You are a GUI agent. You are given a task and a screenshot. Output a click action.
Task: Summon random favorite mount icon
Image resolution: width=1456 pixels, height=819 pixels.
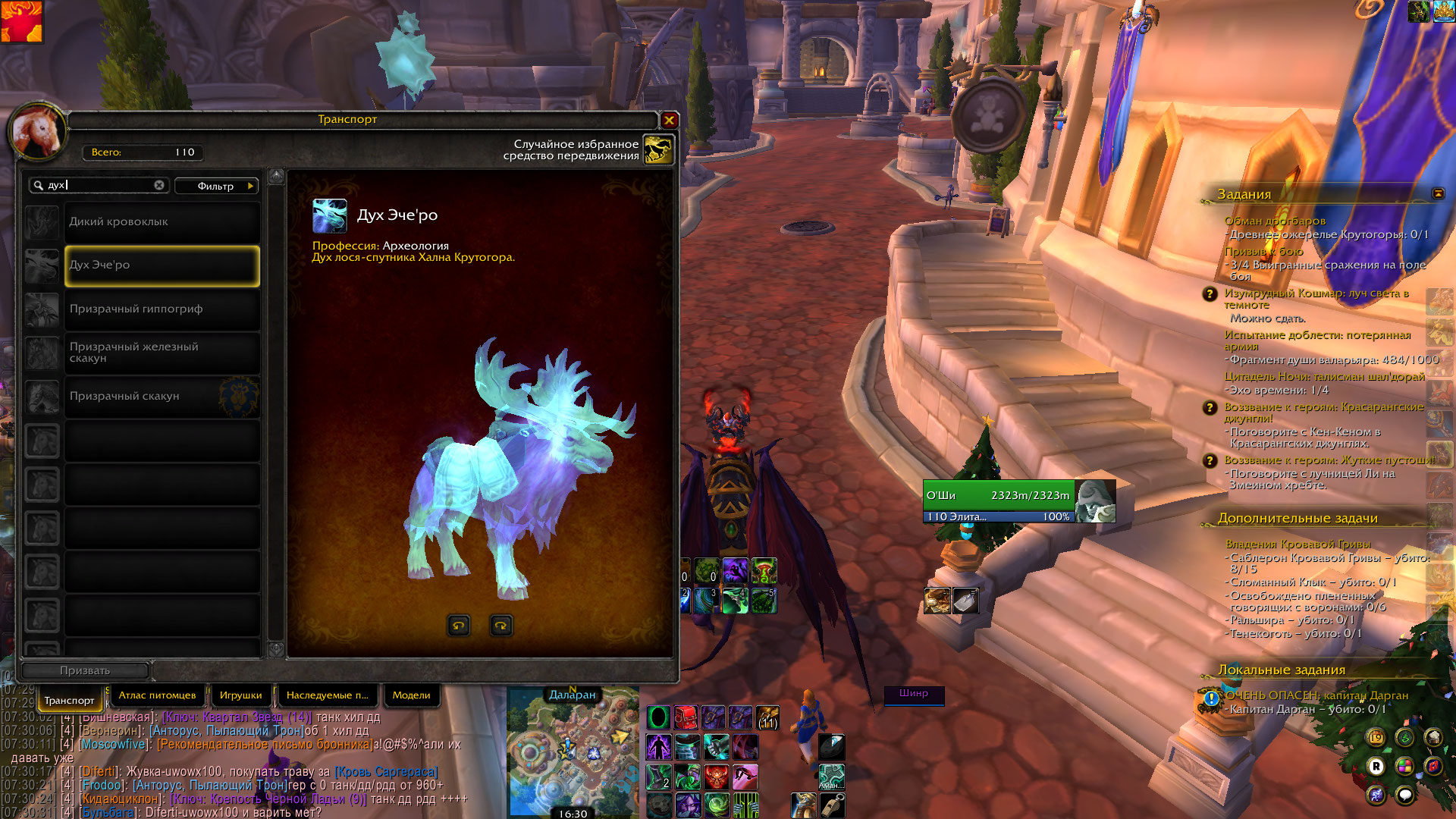click(x=658, y=149)
